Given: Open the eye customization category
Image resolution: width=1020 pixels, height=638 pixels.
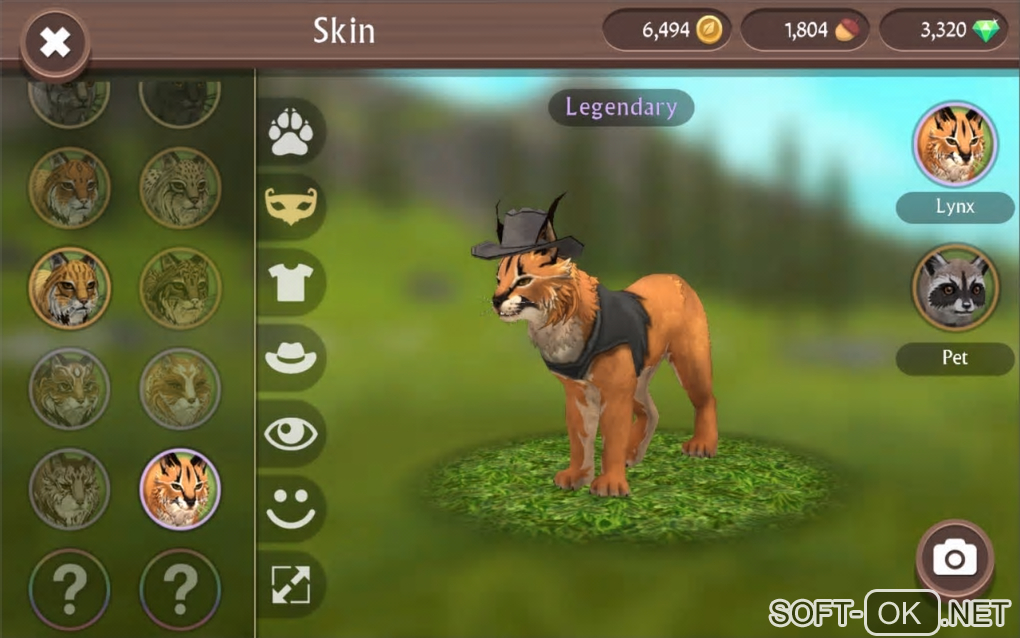Looking at the screenshot, I should (291, 433).
